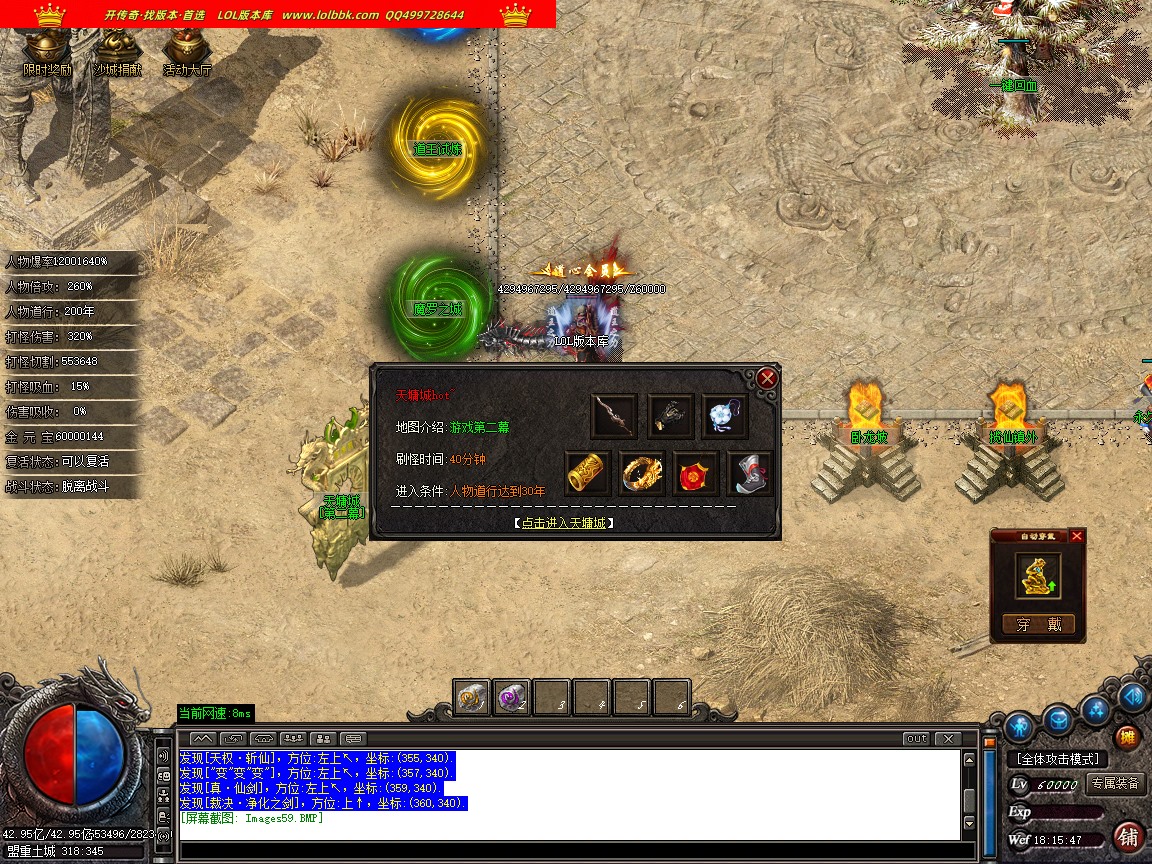
Task: Click the round 铺 shop button
Action: [x=1128, y=836]
